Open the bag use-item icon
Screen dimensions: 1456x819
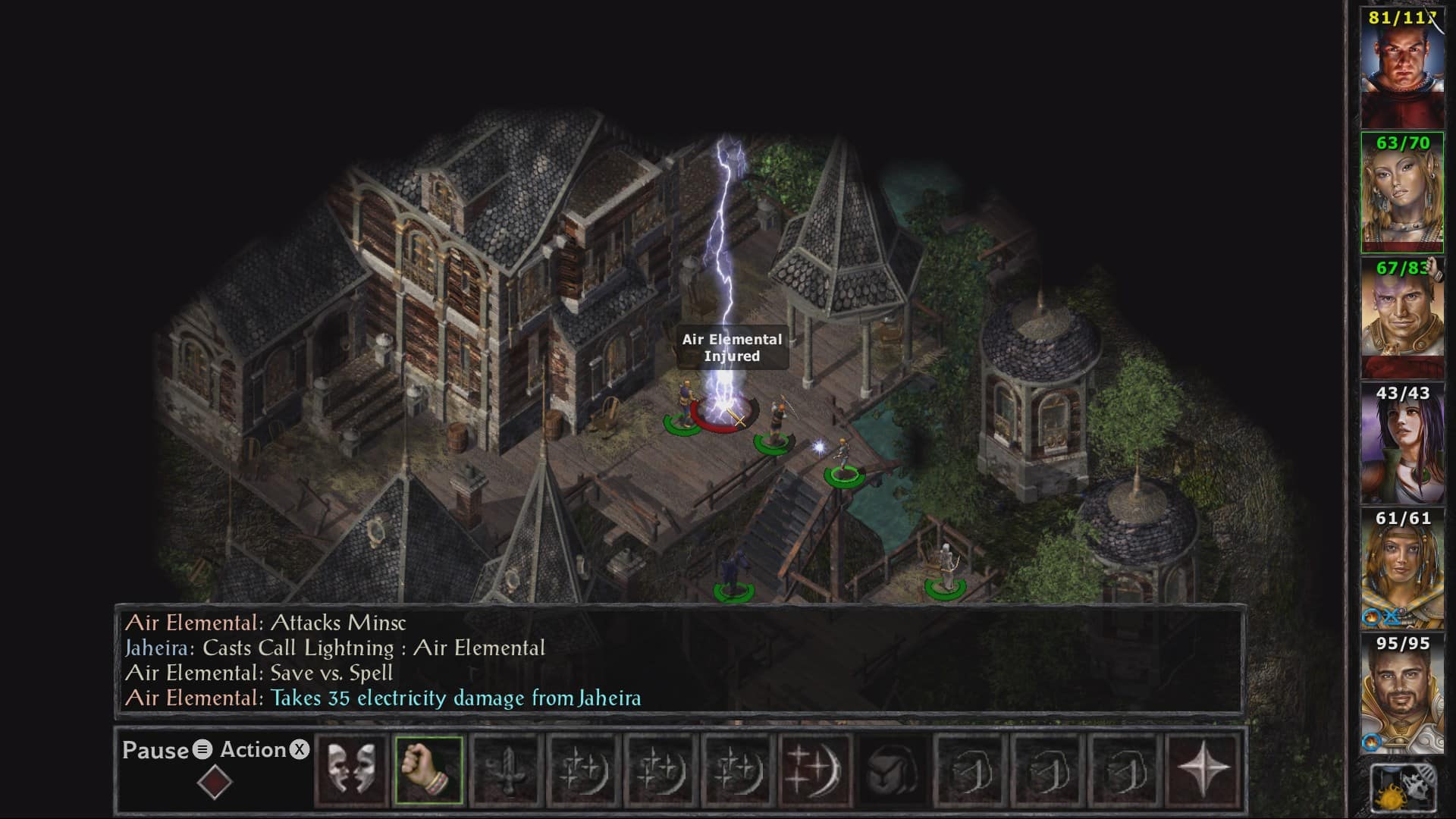(x=893, y=770)
